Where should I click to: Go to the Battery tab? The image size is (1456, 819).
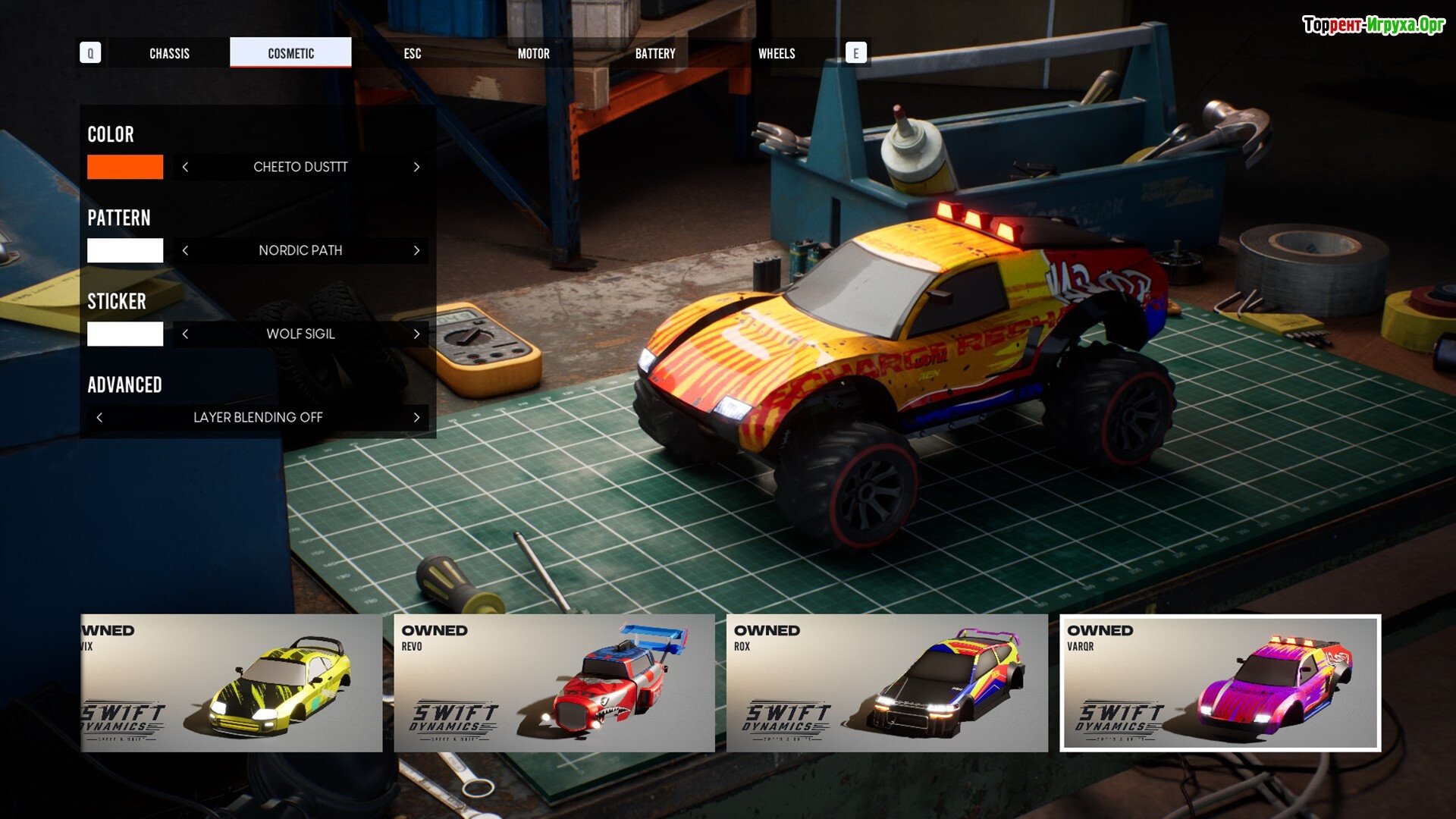pyautogui.click(x=654, y=53)
